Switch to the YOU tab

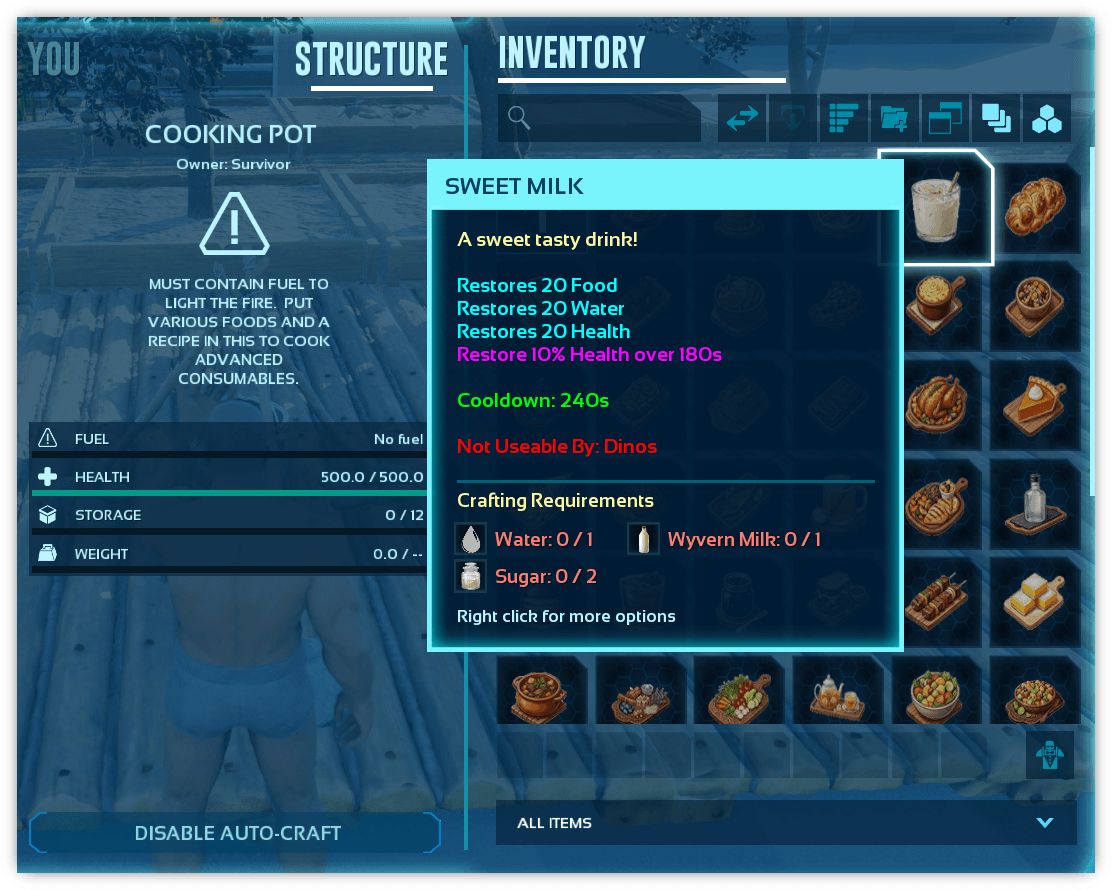click(x=54, y=60)
